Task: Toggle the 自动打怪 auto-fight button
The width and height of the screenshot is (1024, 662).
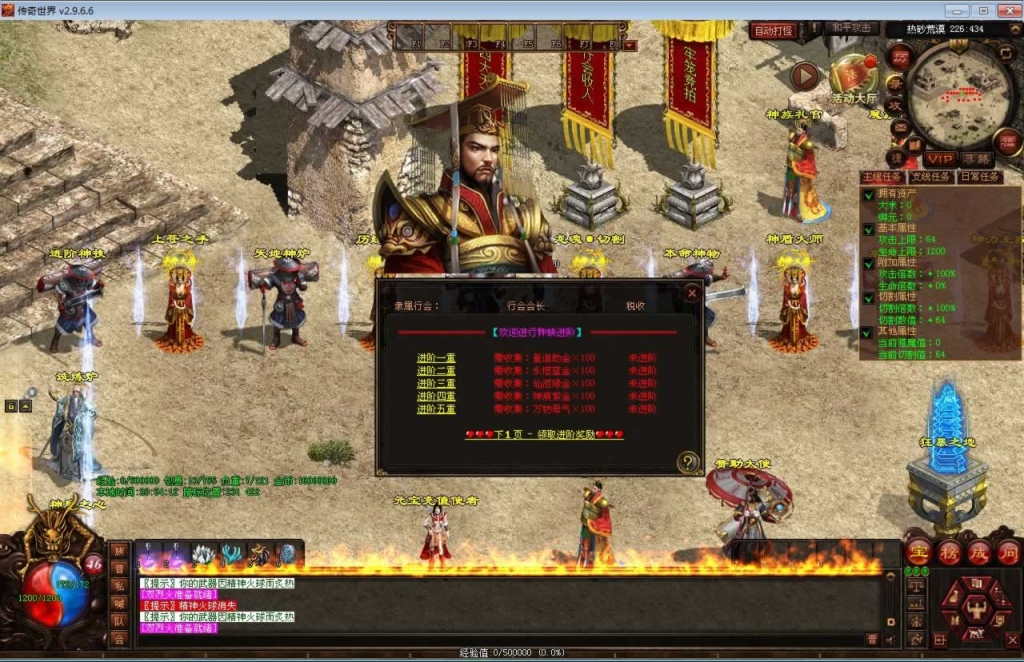Action: 773,31
